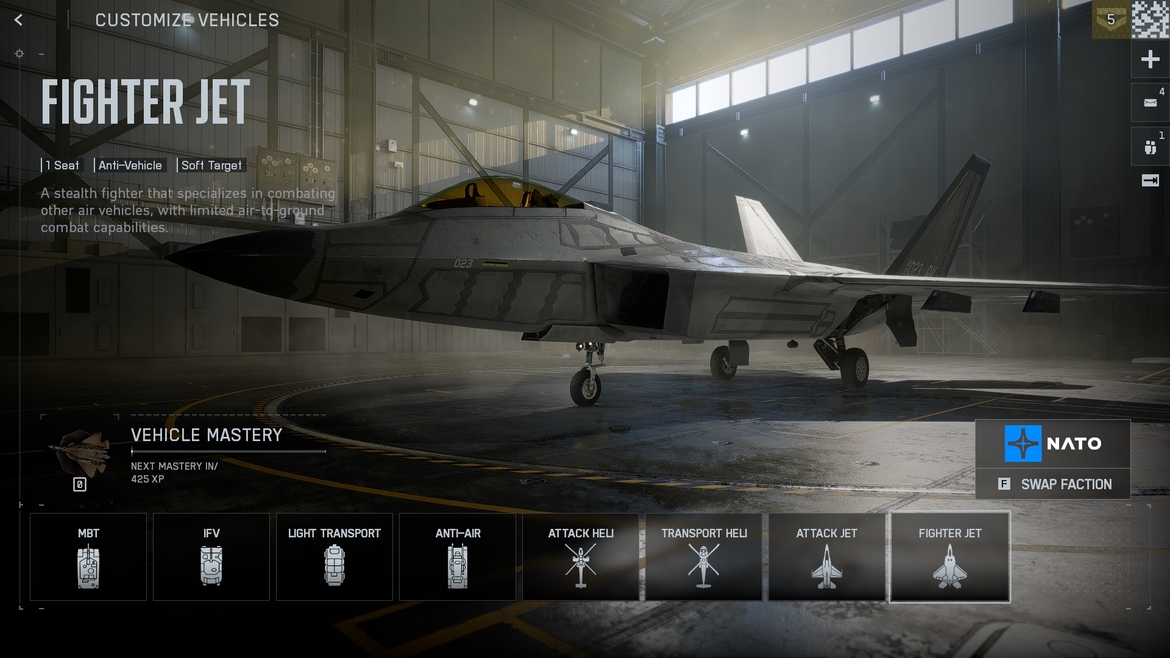The image size is (1170, 658).
Task: Open the Anti-Air vehicle category
Action: coord(457,557)
